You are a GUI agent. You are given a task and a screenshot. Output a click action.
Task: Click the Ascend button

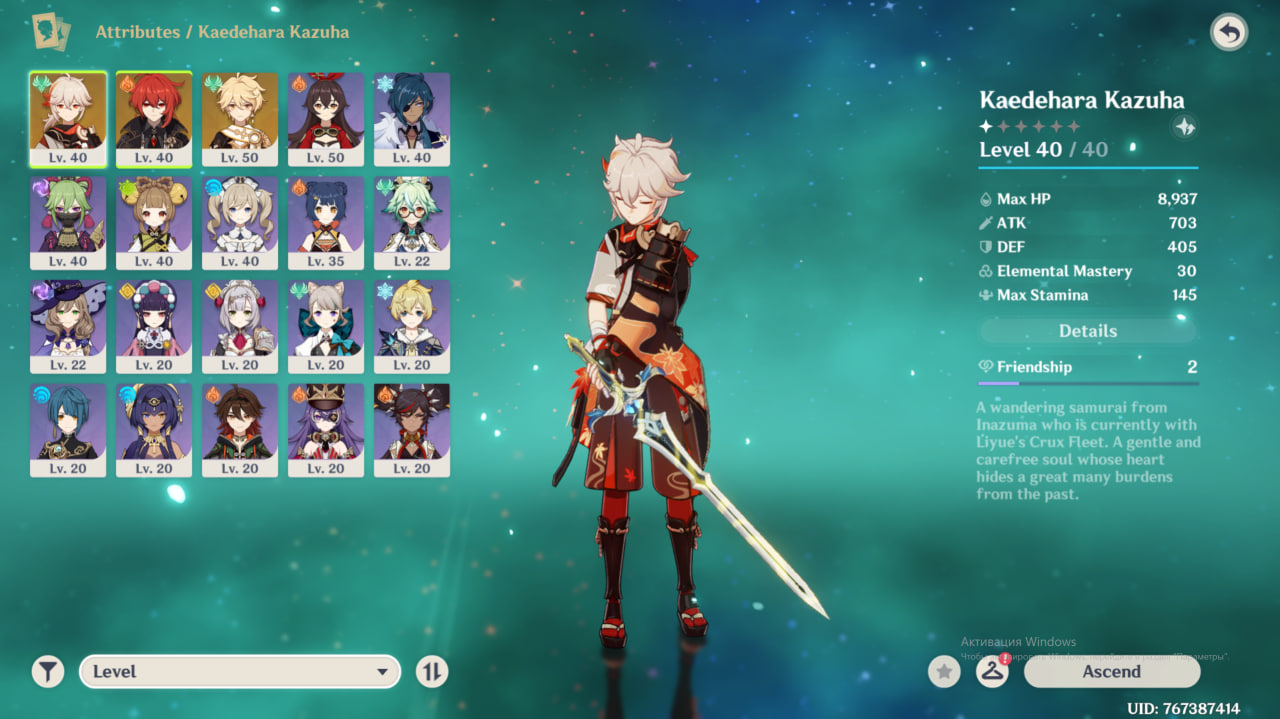(x=1111, y=672)
